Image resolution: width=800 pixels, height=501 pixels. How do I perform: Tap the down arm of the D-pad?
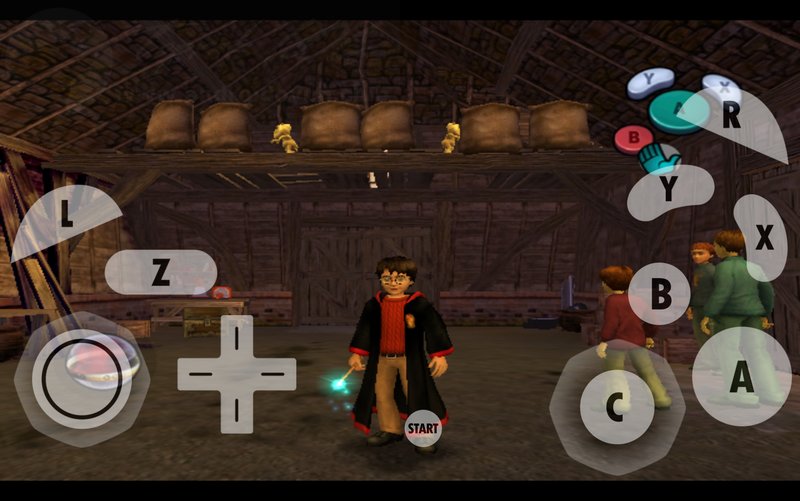[237, 409]
